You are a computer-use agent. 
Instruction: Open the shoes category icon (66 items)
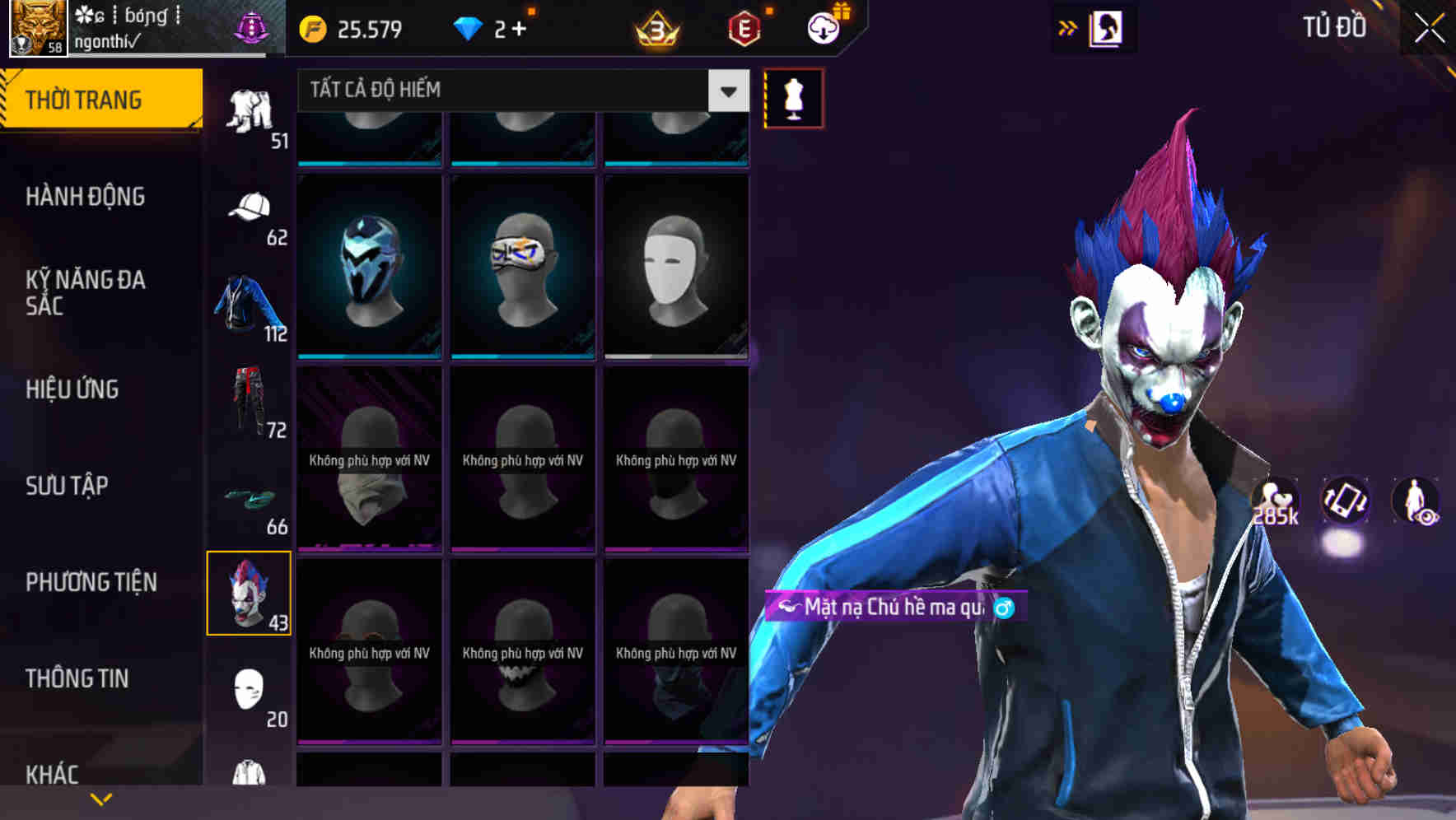click(250, 498)
